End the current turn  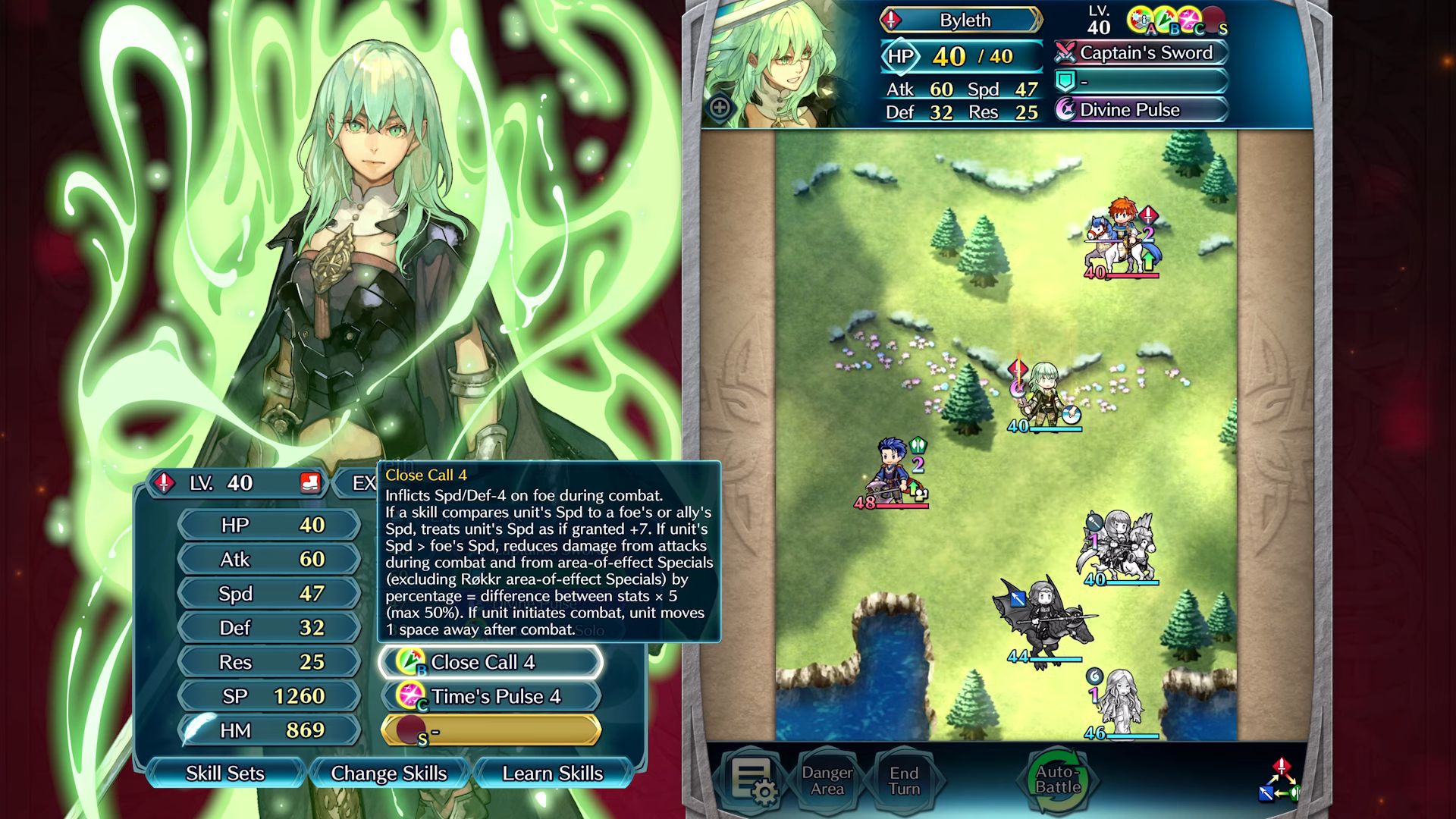[904, 780]
